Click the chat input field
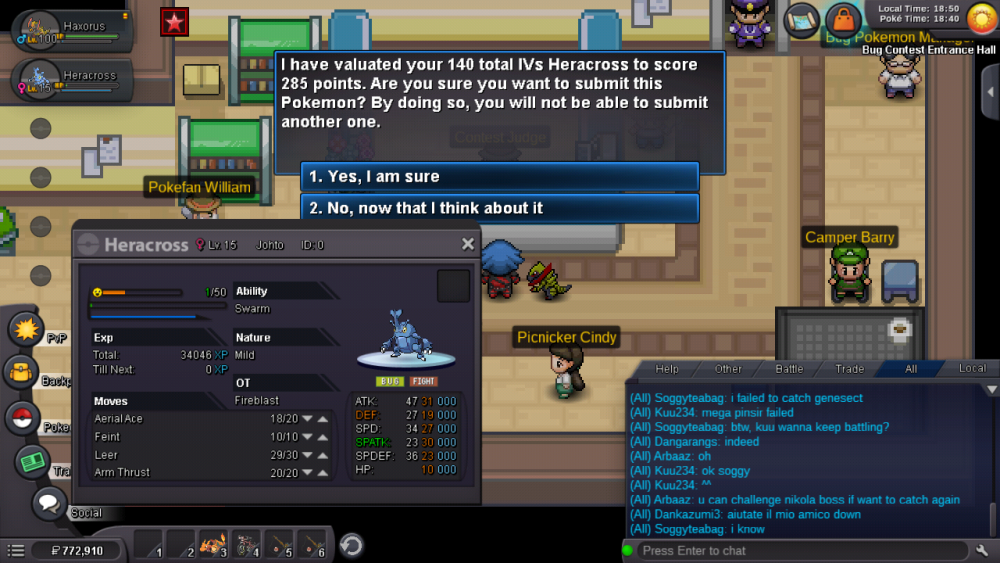Screen dimensions: 1000x563 (800, 550)
